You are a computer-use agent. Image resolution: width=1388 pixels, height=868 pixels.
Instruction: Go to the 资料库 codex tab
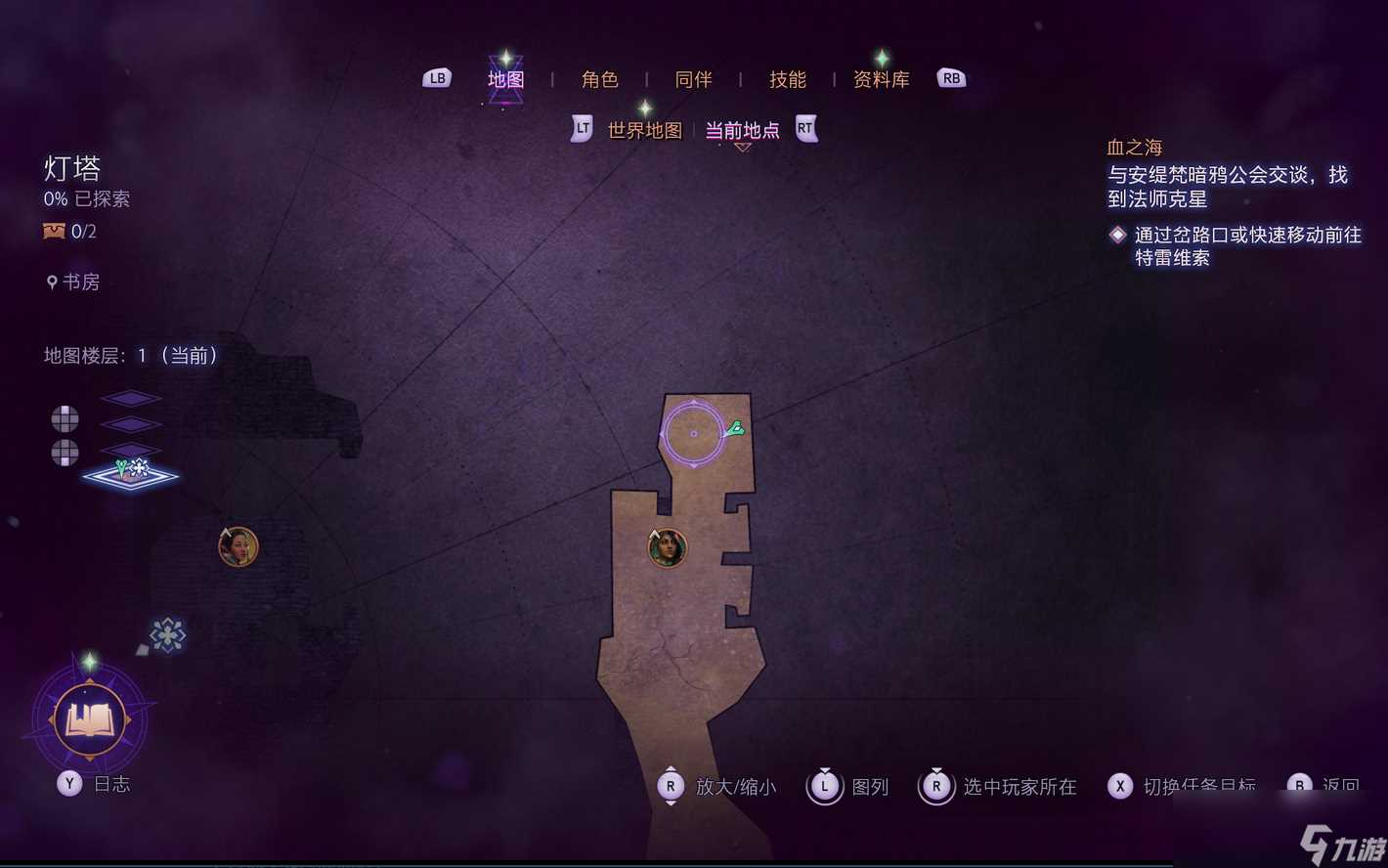[882, 79]
